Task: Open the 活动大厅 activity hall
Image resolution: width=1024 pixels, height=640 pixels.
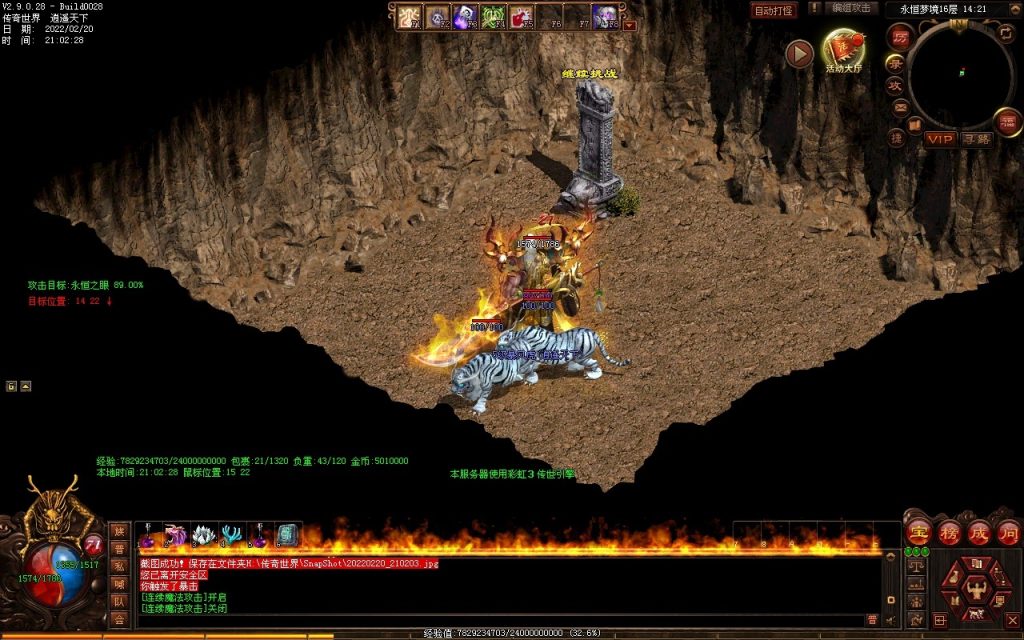Action: (843, 51)
